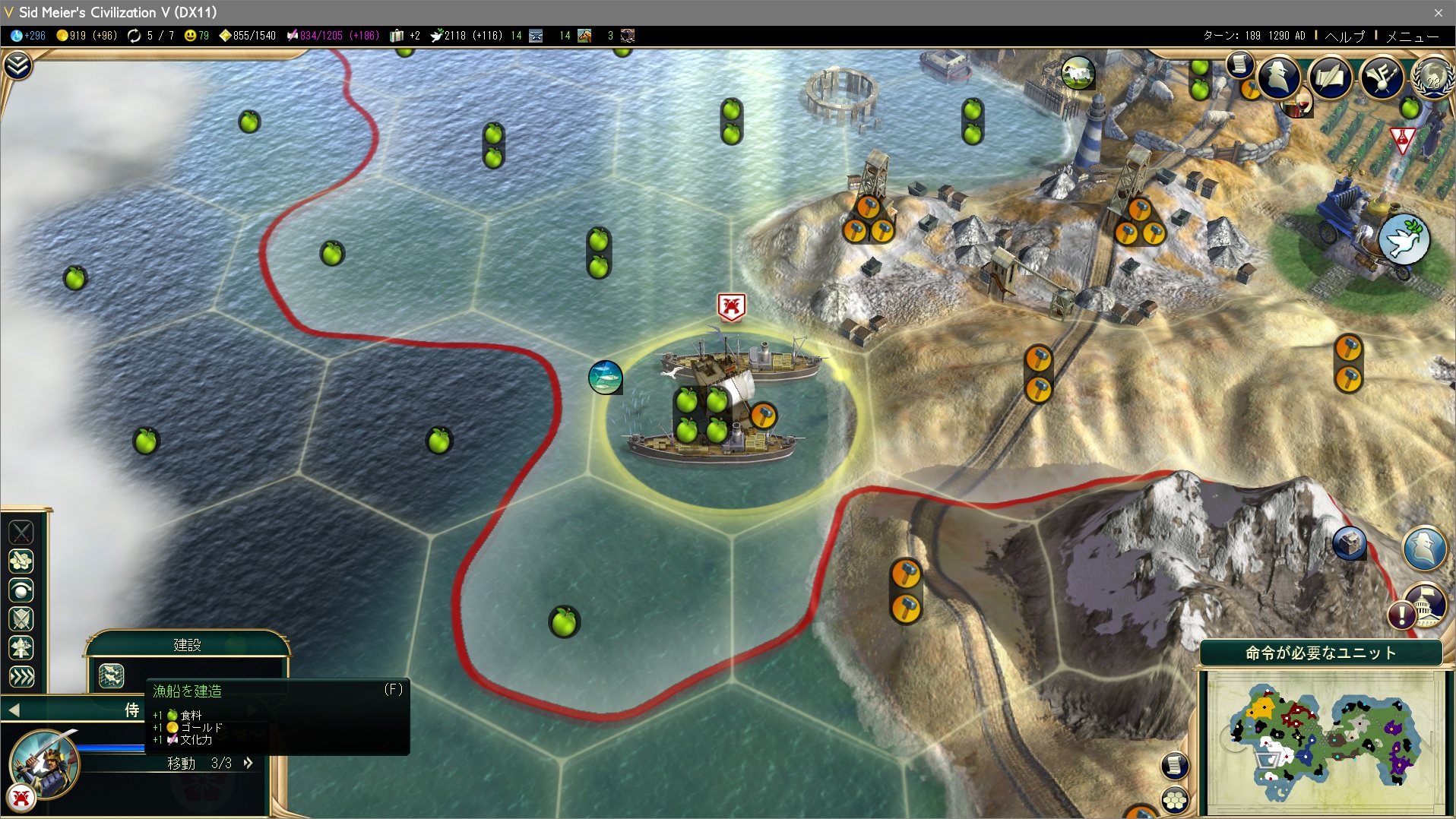Select the build fishing boats action
This screenshot has height=819, width=1456.
coord(112,675)
